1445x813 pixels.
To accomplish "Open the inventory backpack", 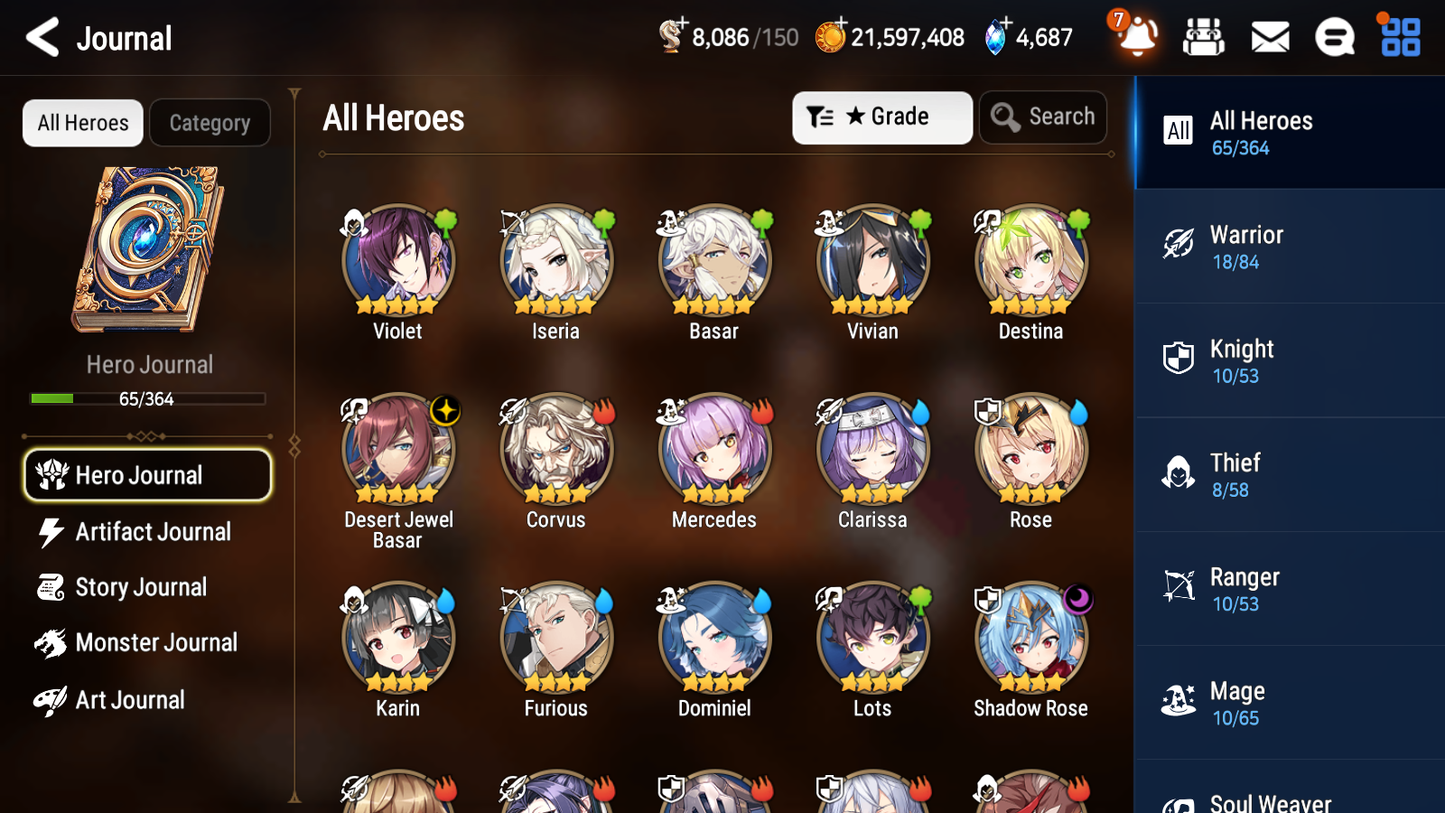I will [x=1203, y=36].
